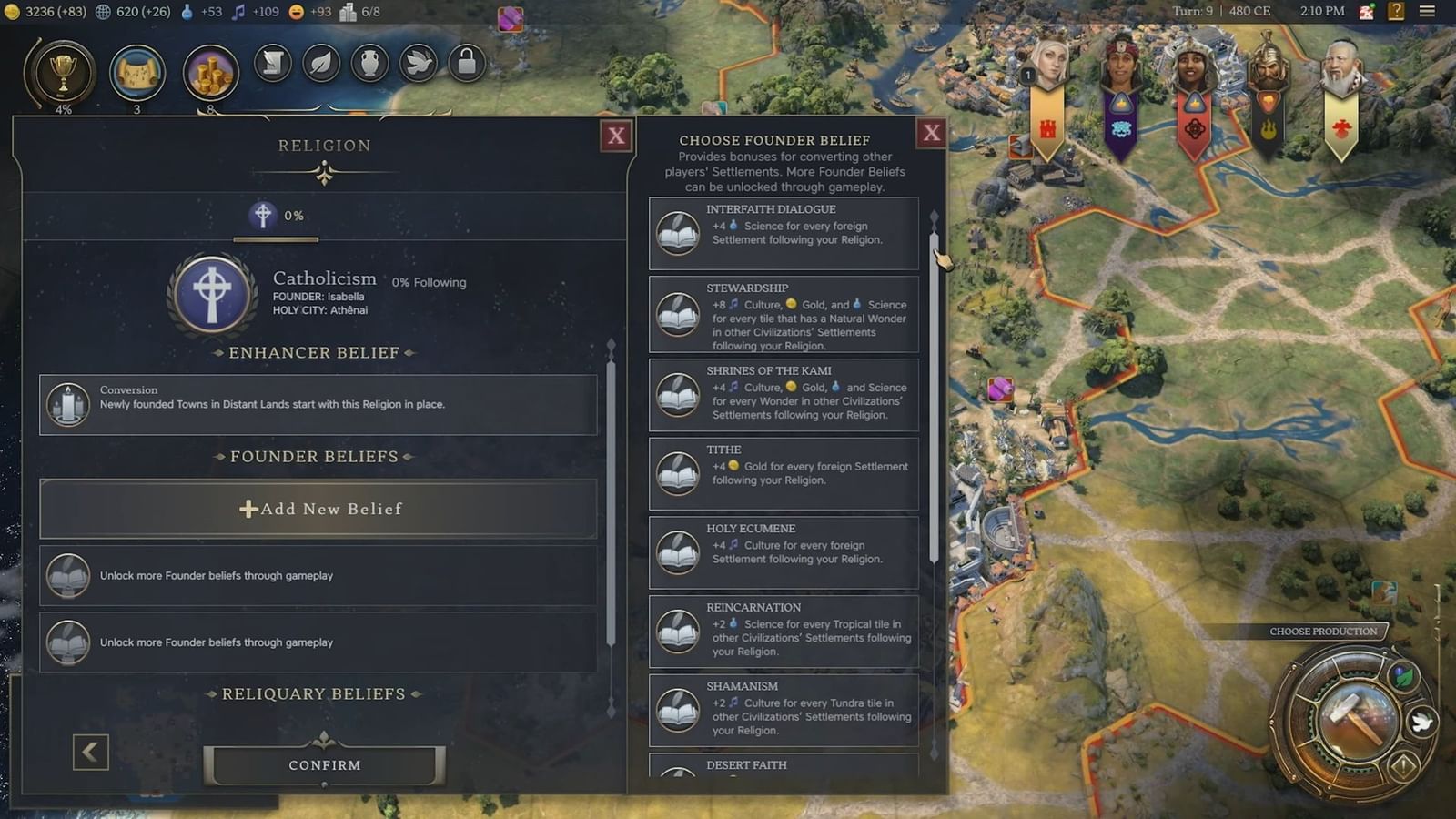Click the leaf icon in the toolbar
Viewport: 1456px width, 819px height.
pyautogui.click(x=321, y=64)
